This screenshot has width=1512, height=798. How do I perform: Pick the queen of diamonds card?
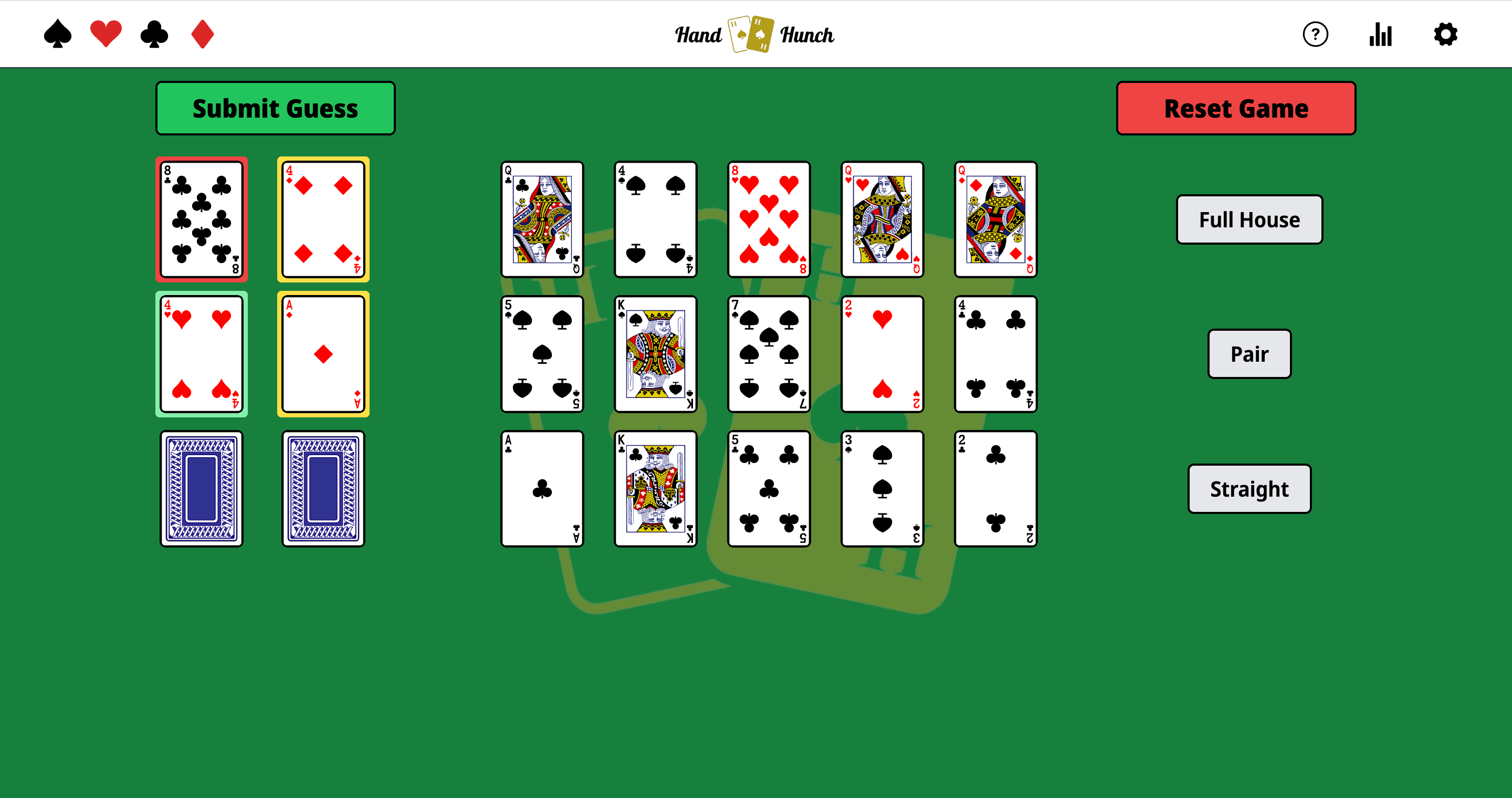pyautogui.click(x=995, y=219)
